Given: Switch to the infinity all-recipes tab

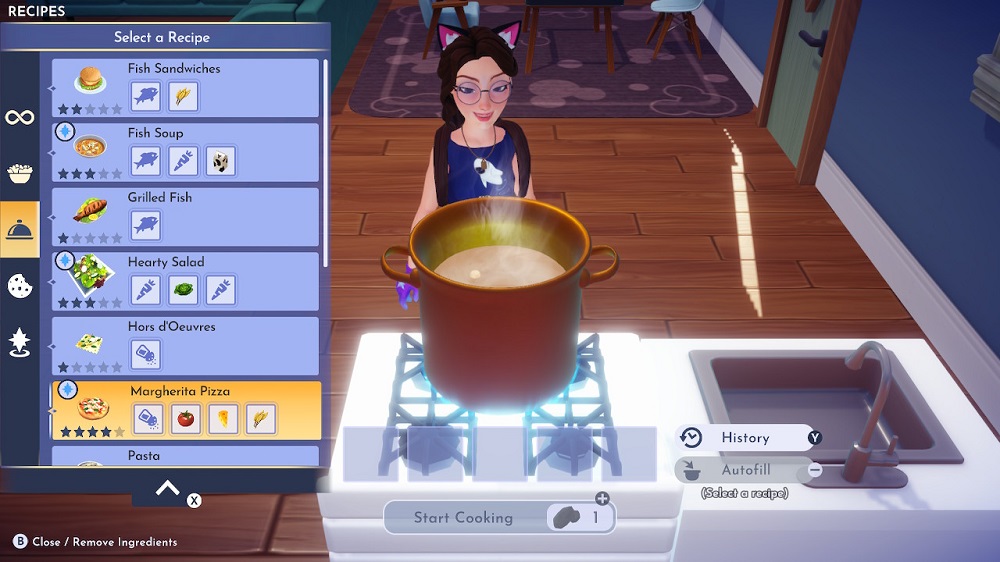Looking at the screenshot, I should [x=19, y=117].
